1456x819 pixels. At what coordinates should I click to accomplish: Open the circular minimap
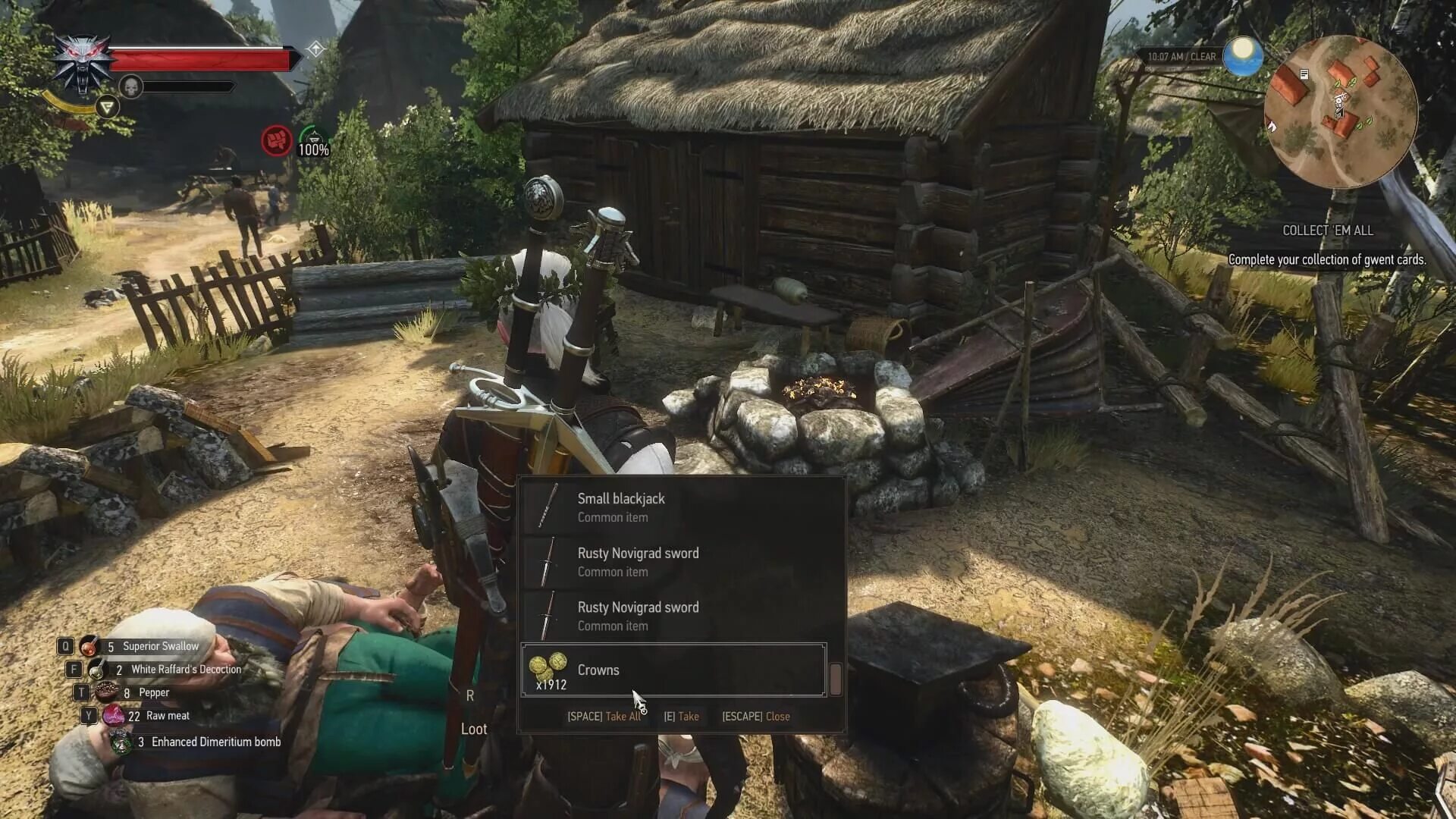[1340, 111]
